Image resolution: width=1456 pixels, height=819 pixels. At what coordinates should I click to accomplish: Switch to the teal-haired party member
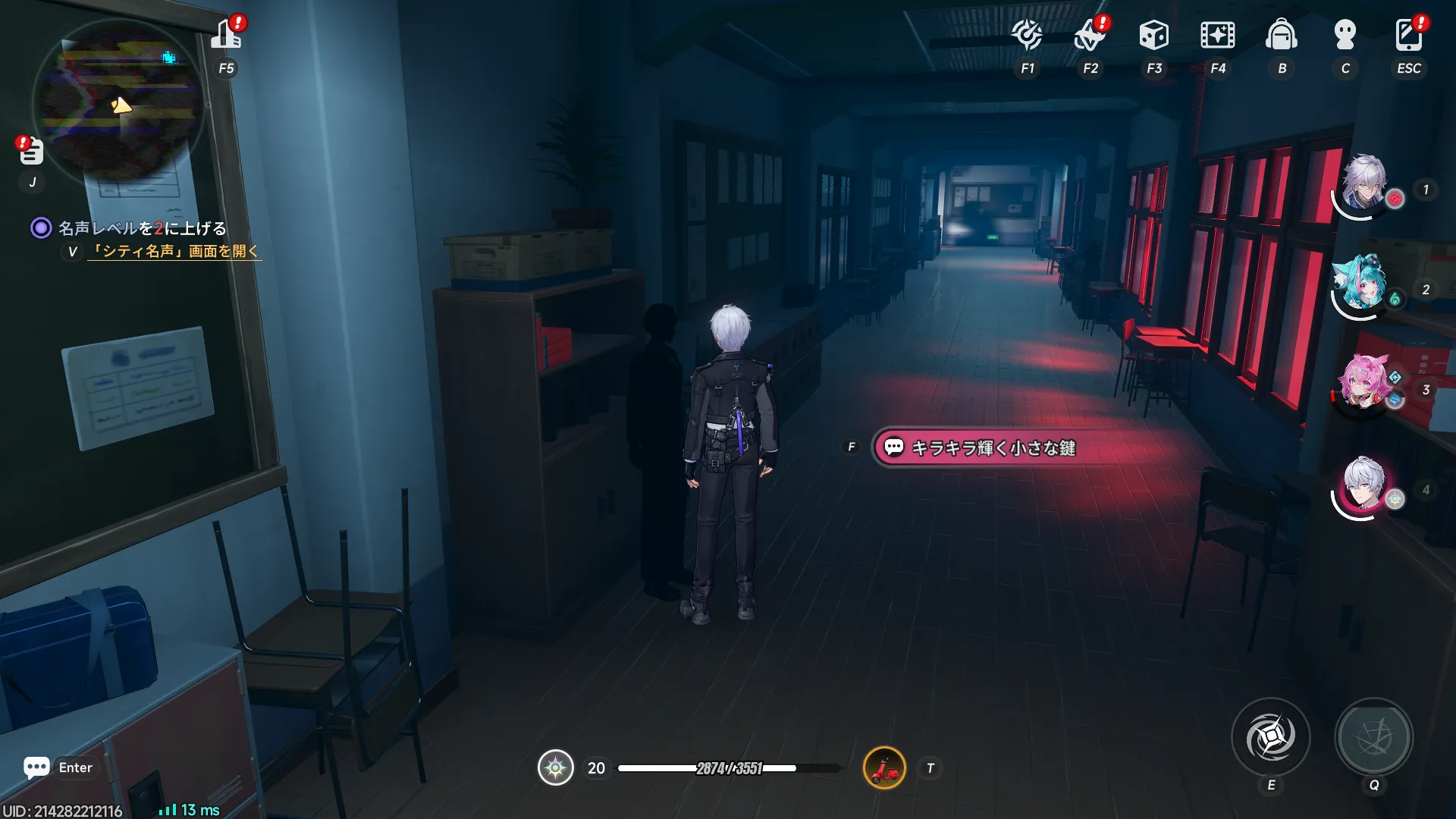(x=1362, y=284)
